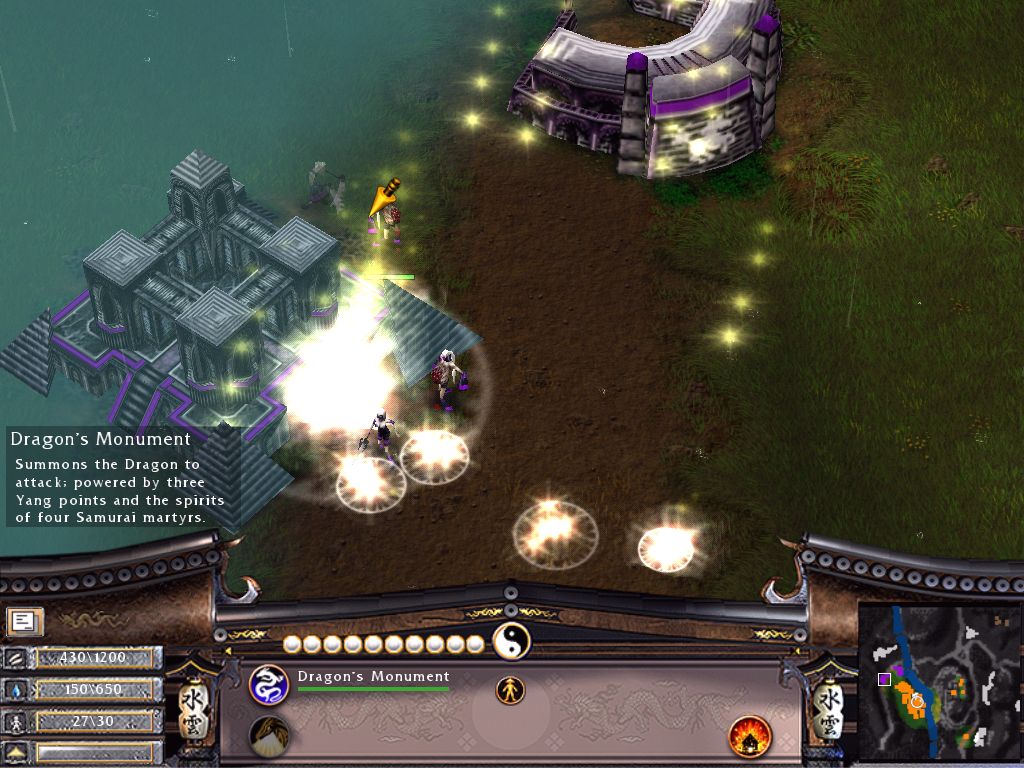Click the burning building icon
This screenshot has width=1024, height=768.
[x=747, y=736]
